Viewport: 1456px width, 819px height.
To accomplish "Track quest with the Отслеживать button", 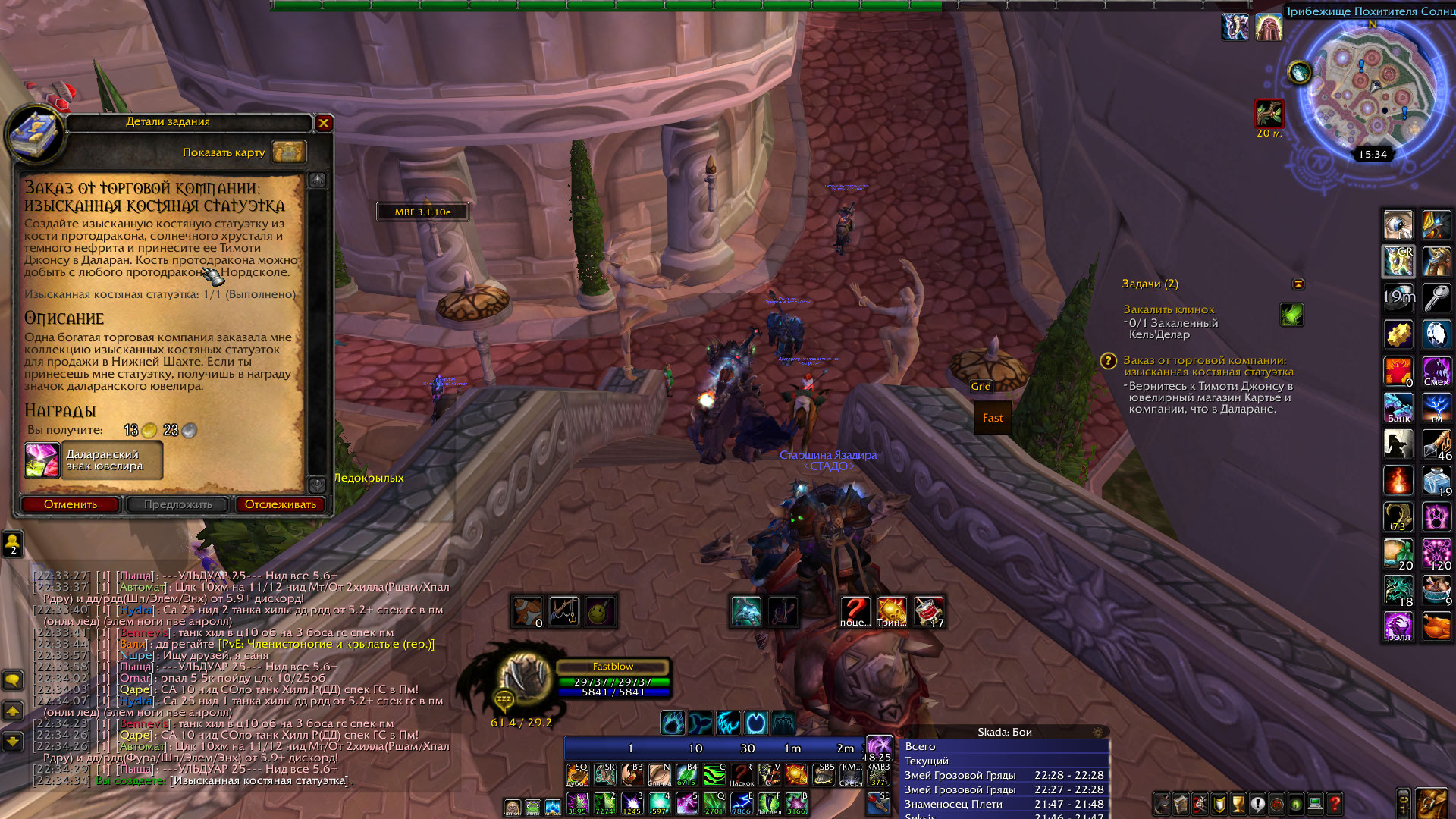I will coord(280,504).
